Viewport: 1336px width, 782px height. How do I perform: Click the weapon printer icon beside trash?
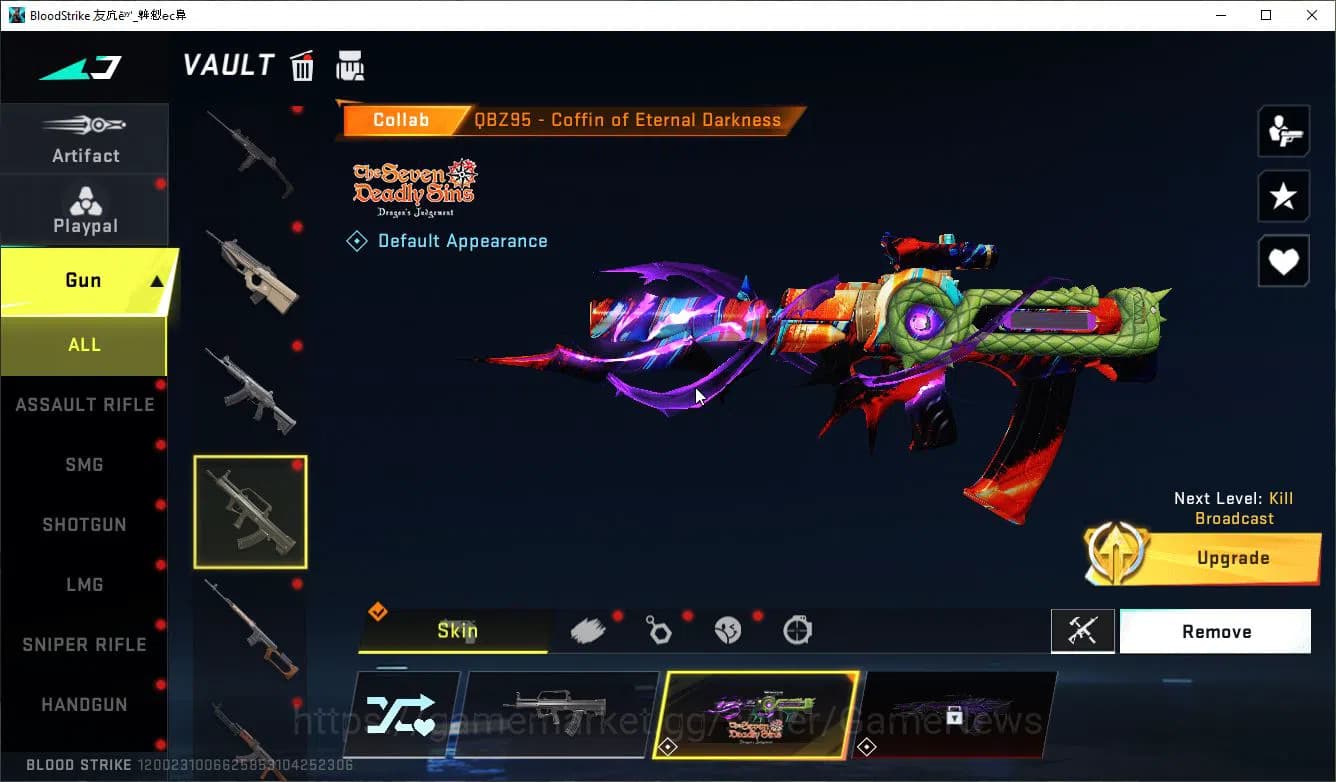(x=350, y=65)
